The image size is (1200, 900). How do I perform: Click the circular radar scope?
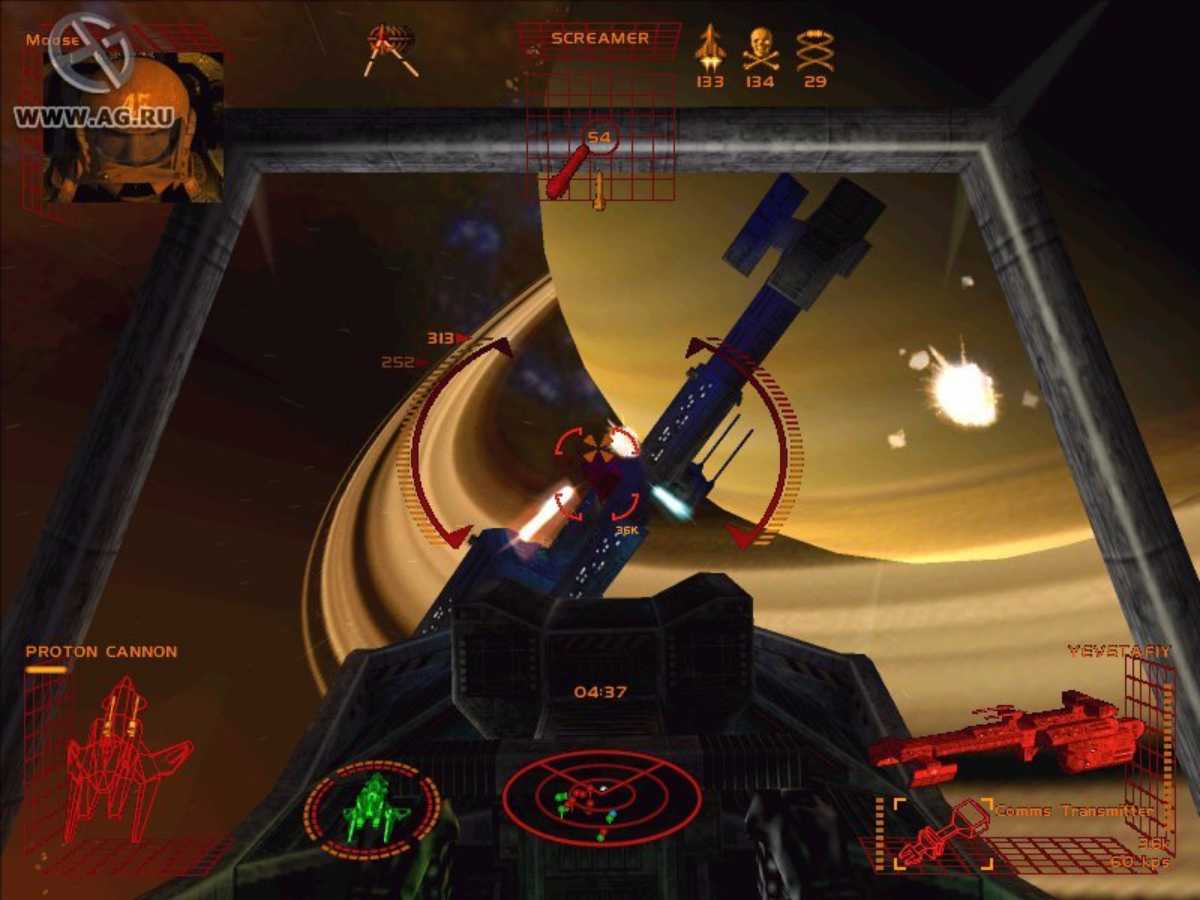pos(587,796)
